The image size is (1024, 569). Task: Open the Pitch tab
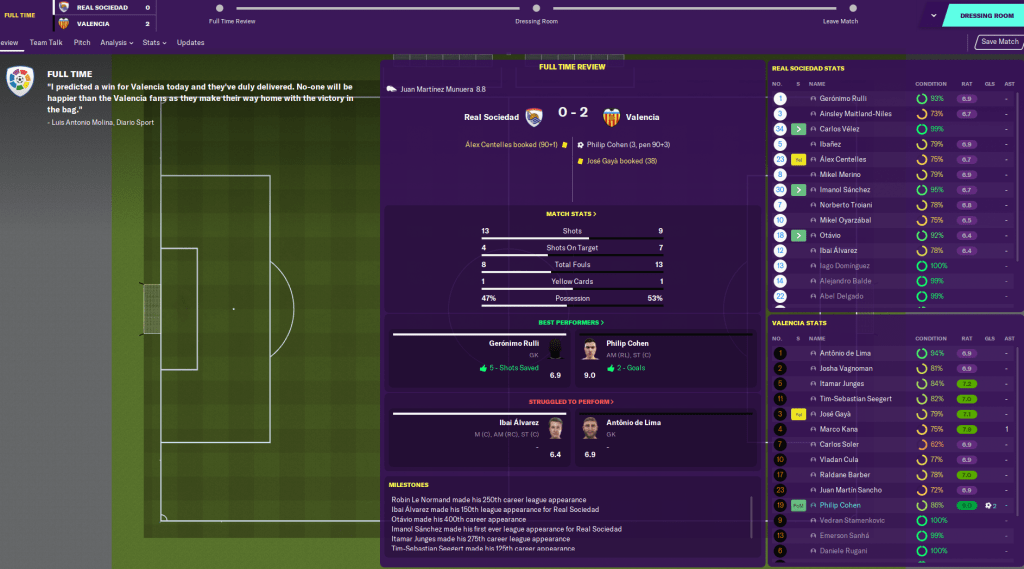pyautogui.click(x=82, y=43)
